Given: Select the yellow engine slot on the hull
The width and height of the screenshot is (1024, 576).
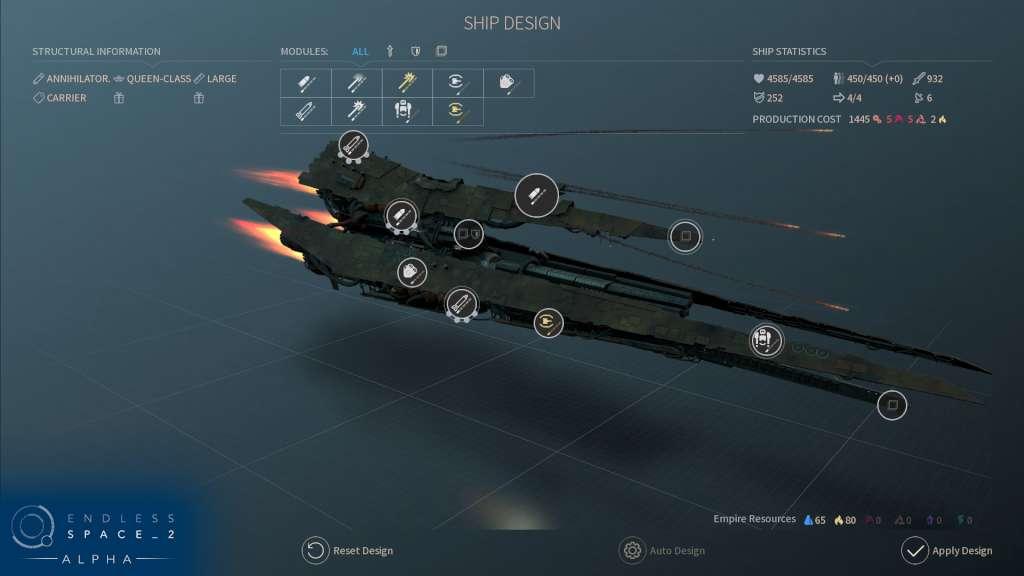Looking at the screenshot, I should pyautogui.click(x=547, y=322).
